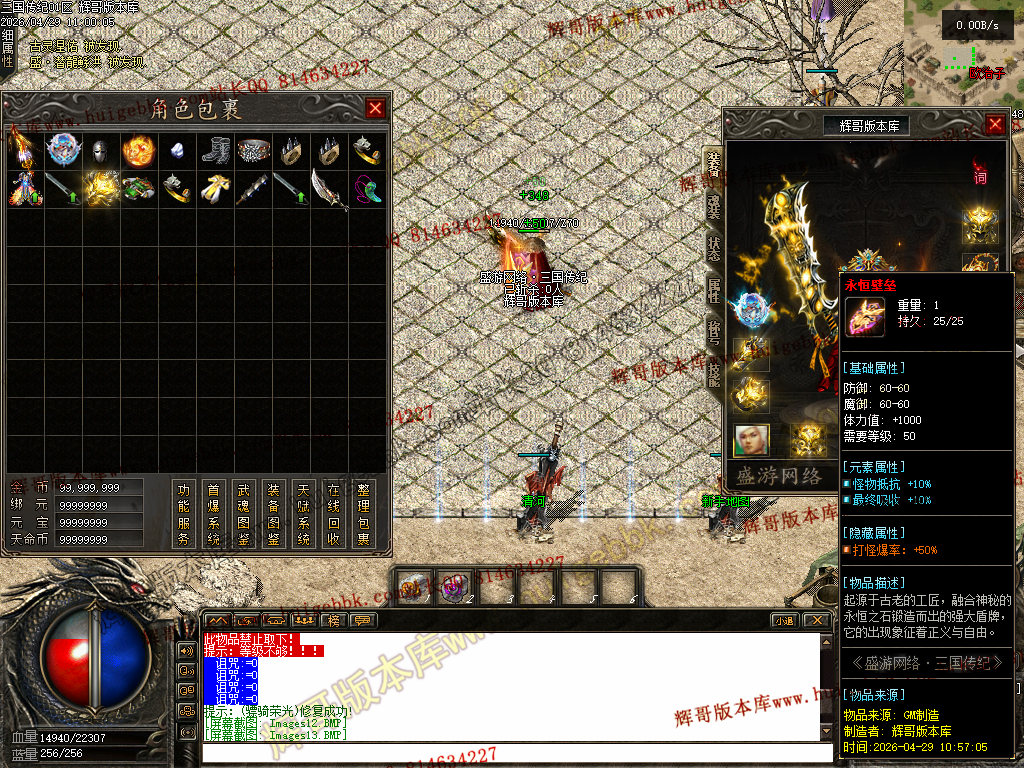Viewport: 1024px width, 768px height.
Task: Select the grey boots in the bag
Action: coord(214,151)
